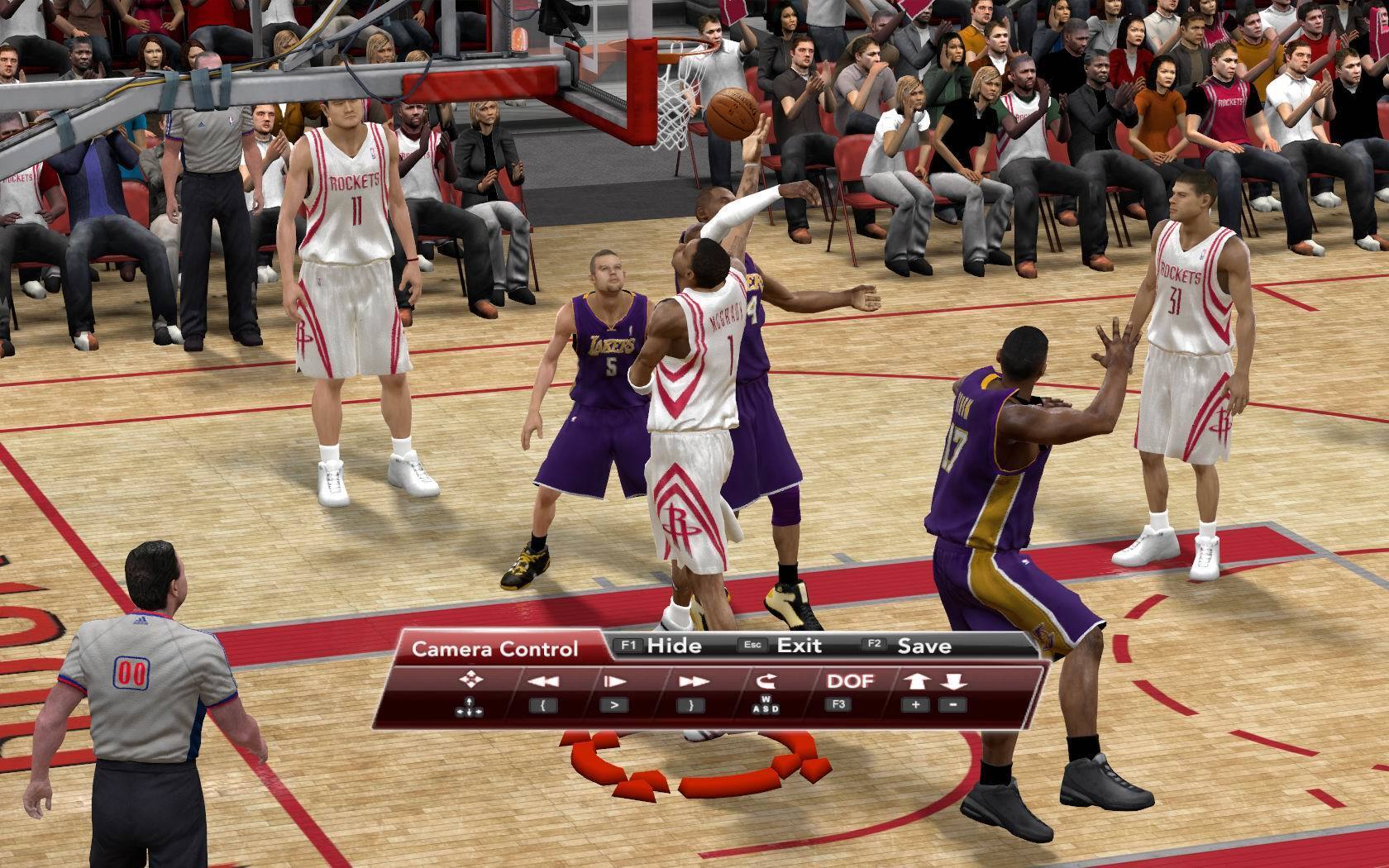This screenshot has height=868, width=1389.
Task: Raise the camera with the up arrow
Action: (x=917, y=681)
